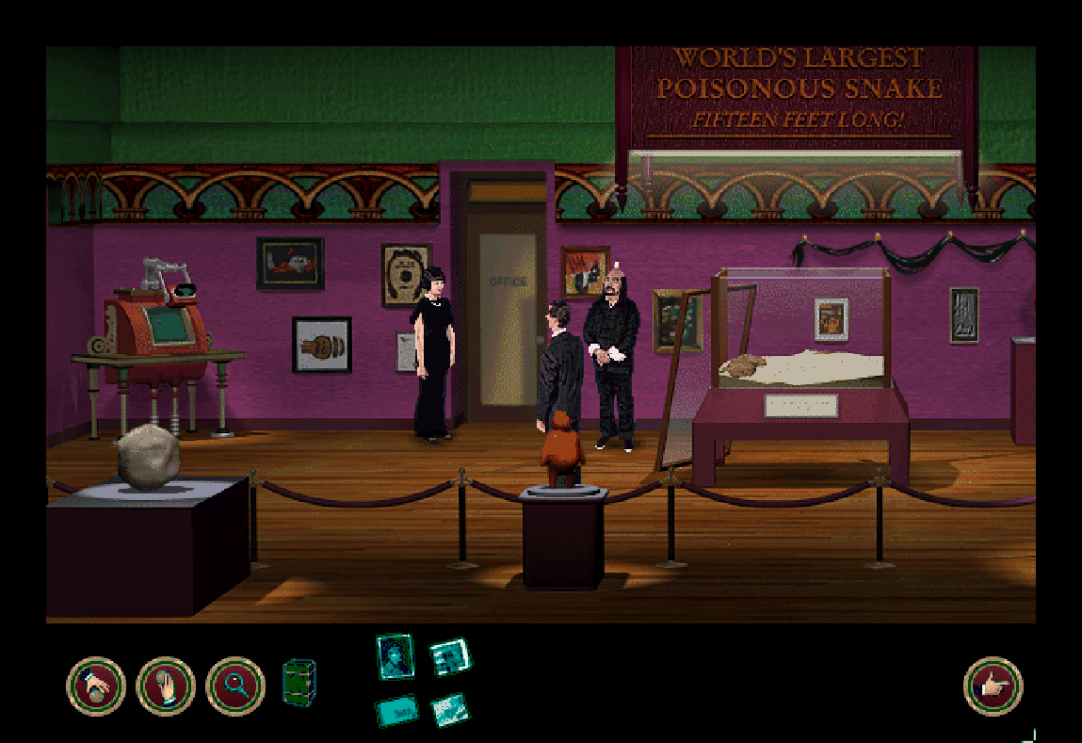Select the portrait photograph inventory item
The height and width of the screenshot is (743, 1082).
(x=395, y=656)
